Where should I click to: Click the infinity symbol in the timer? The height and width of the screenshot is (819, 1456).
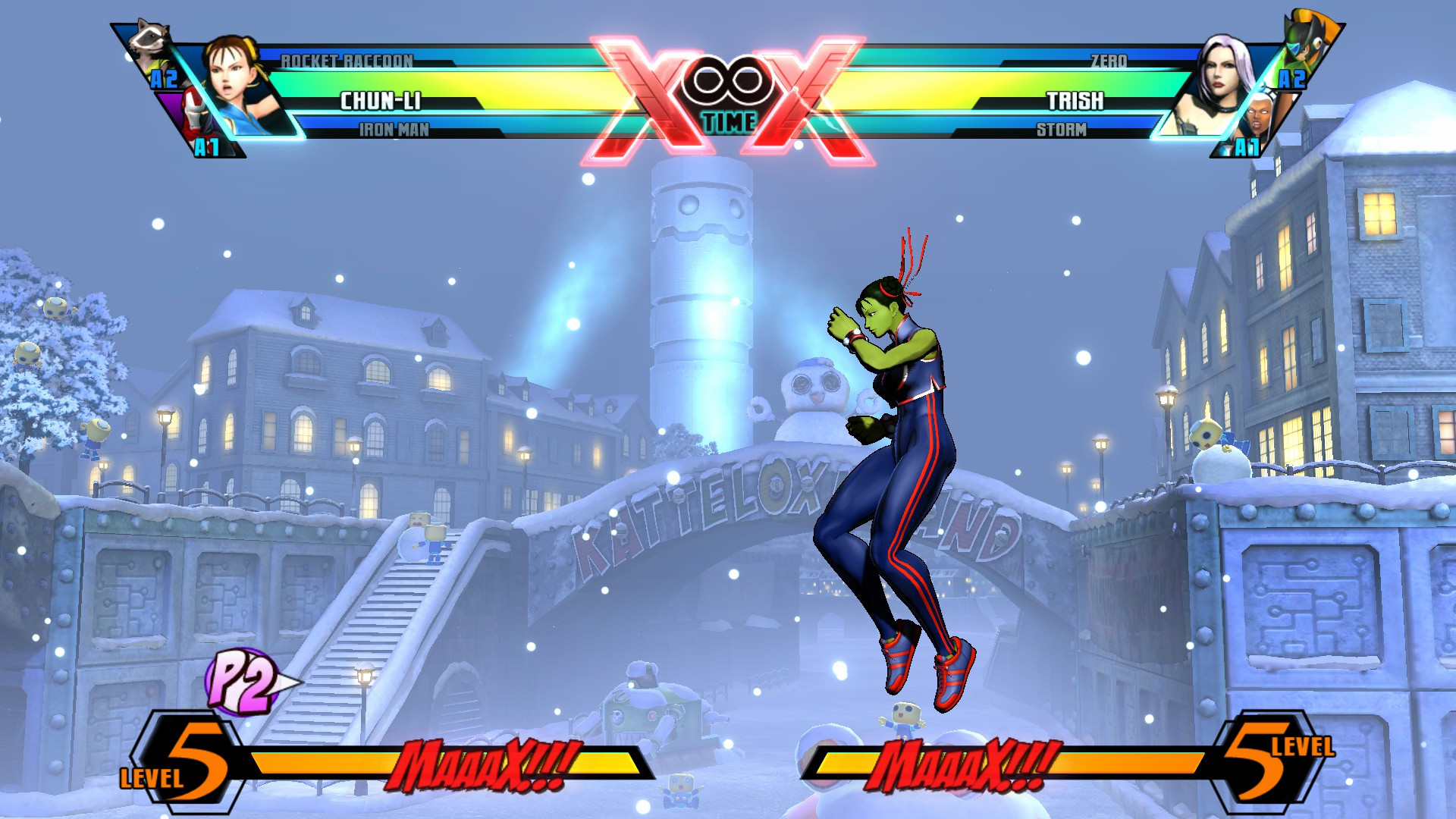(x=730, y=82)
